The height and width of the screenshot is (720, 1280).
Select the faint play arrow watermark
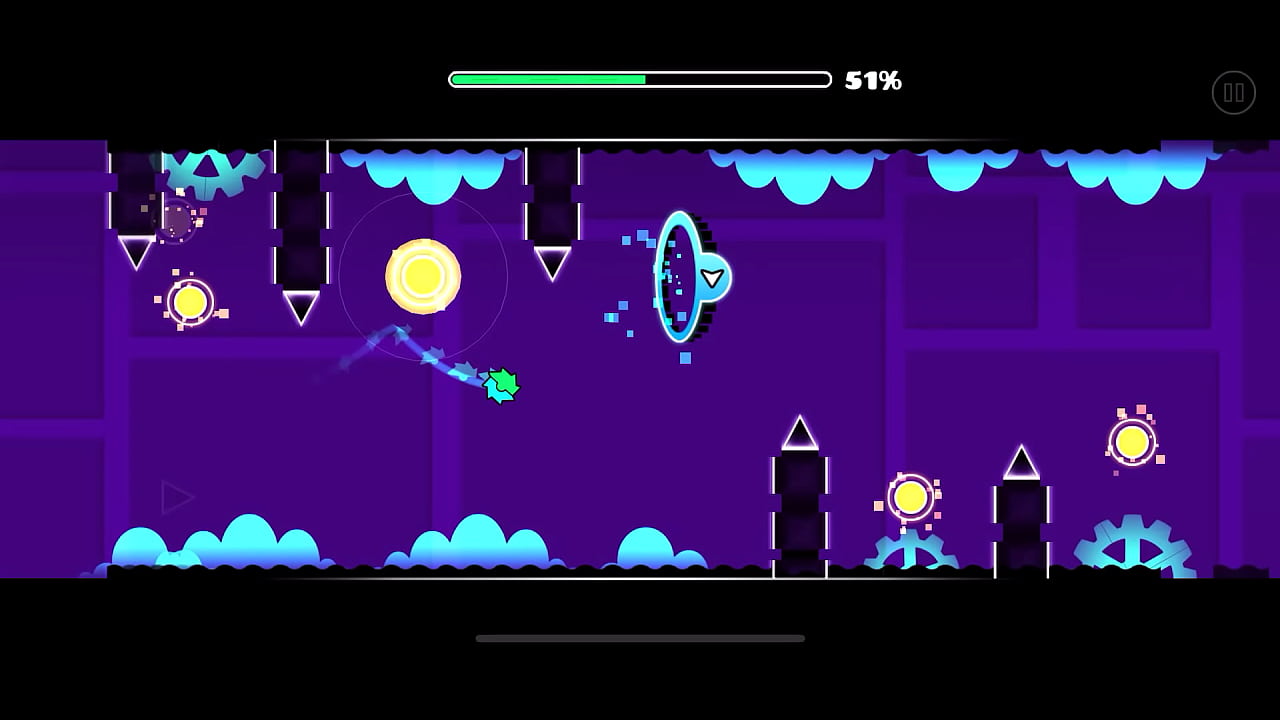coord(178,497)
